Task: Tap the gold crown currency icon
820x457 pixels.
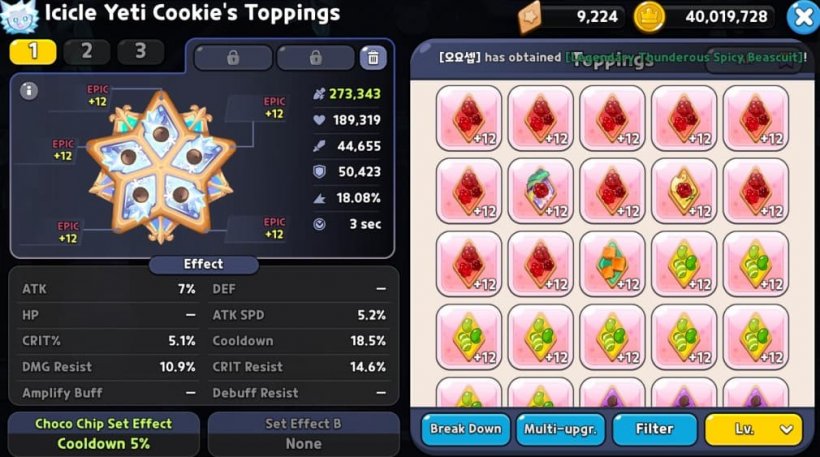Action: click(650, 16)
